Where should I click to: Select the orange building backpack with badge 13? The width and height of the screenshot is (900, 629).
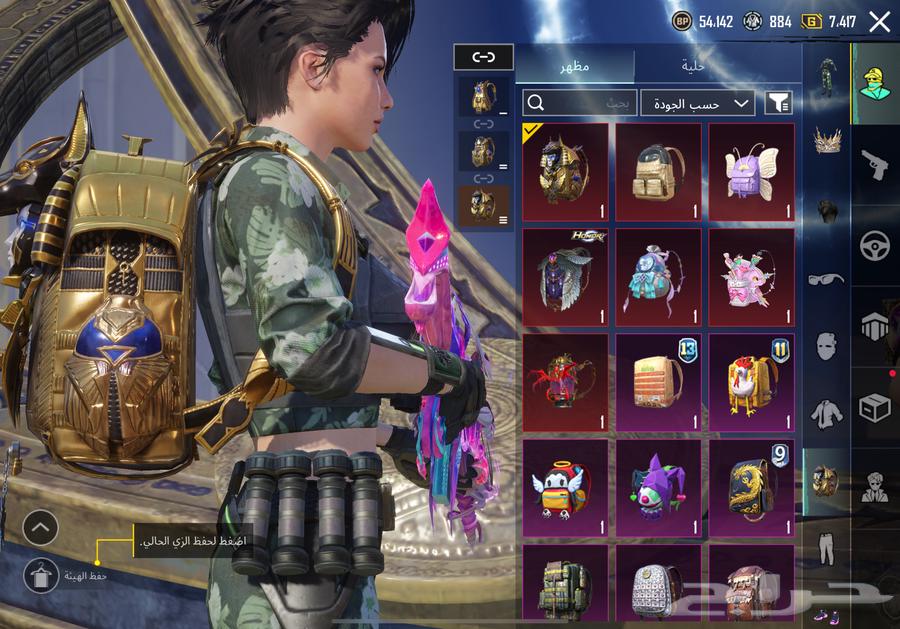(x=658, y=382)
